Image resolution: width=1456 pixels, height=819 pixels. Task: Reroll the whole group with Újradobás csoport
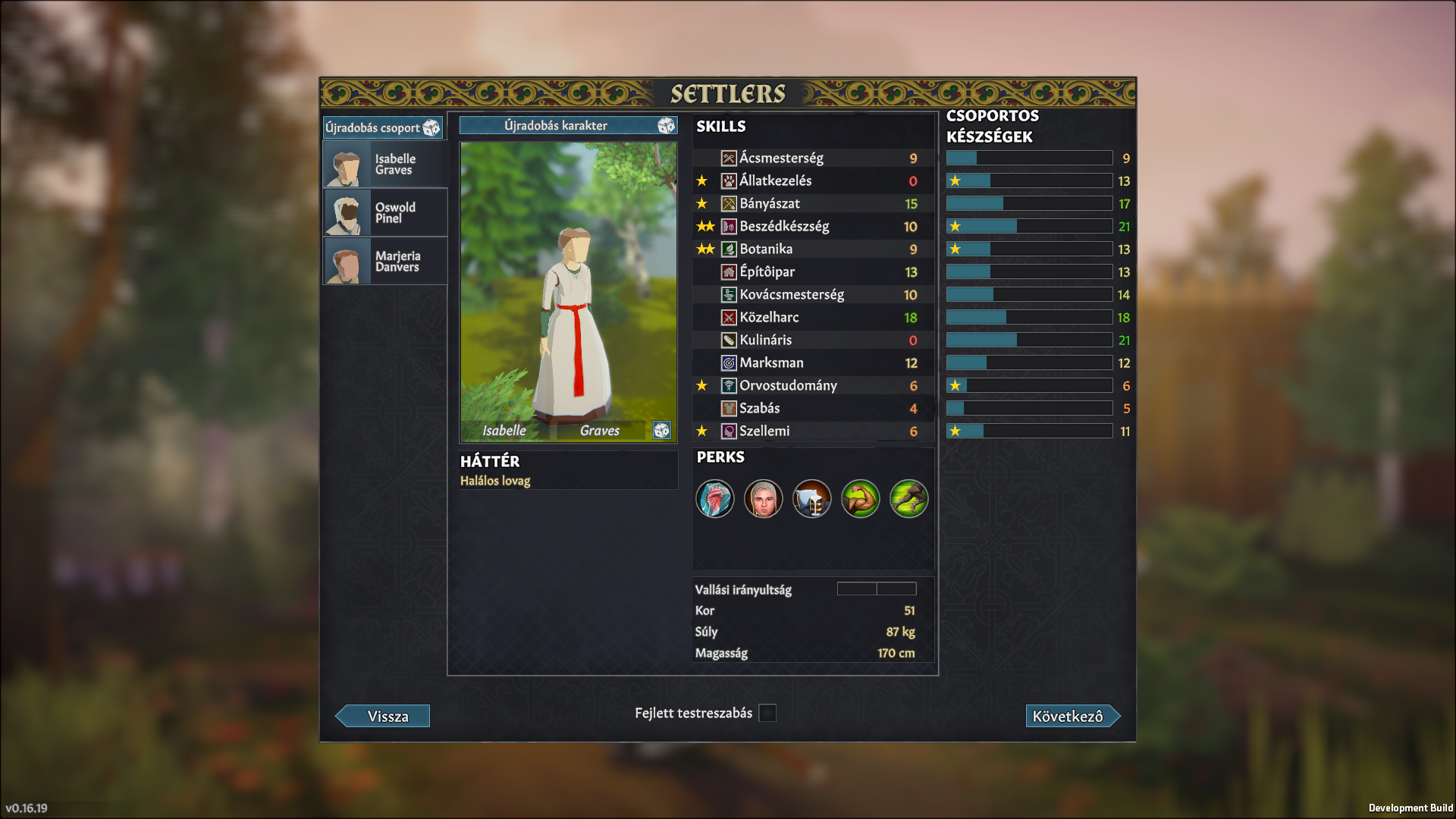[382, 127]
